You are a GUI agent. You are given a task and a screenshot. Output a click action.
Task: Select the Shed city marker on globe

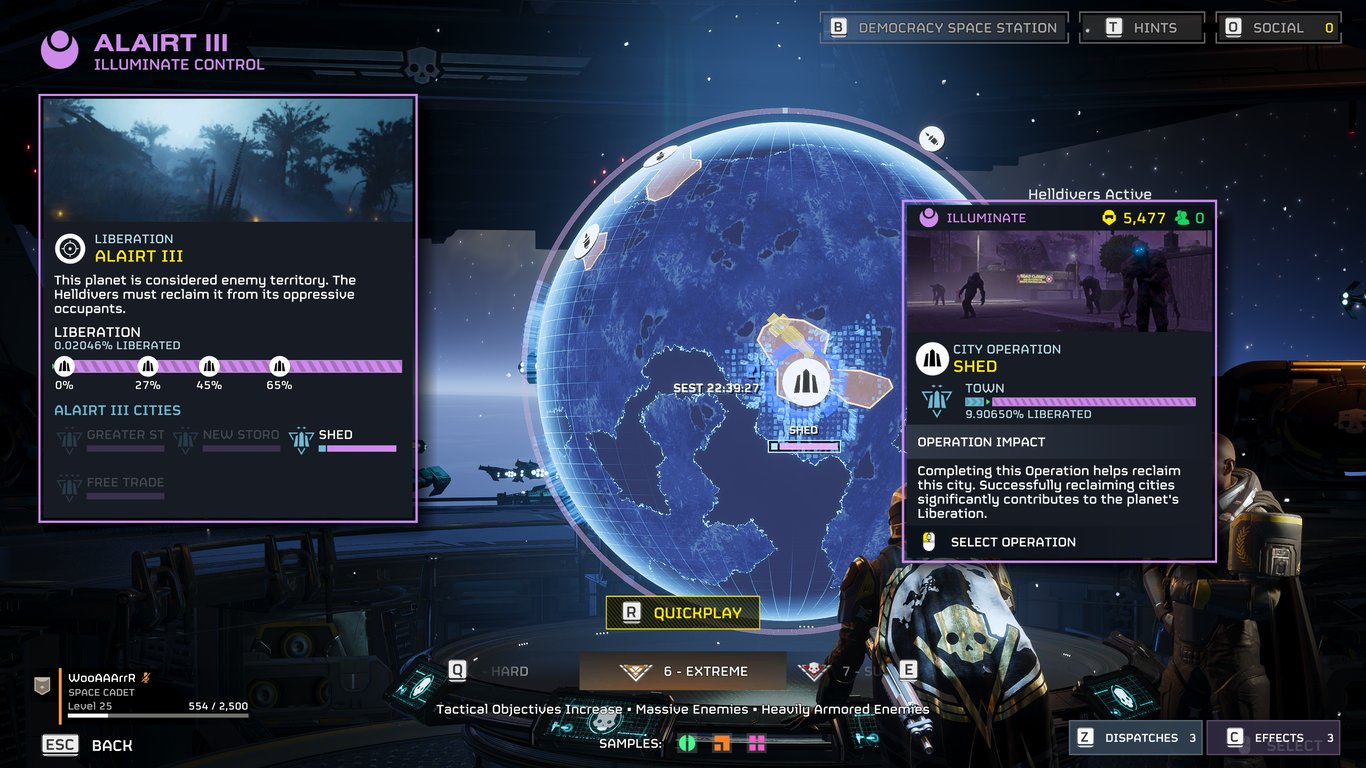[x=805, y=383]
